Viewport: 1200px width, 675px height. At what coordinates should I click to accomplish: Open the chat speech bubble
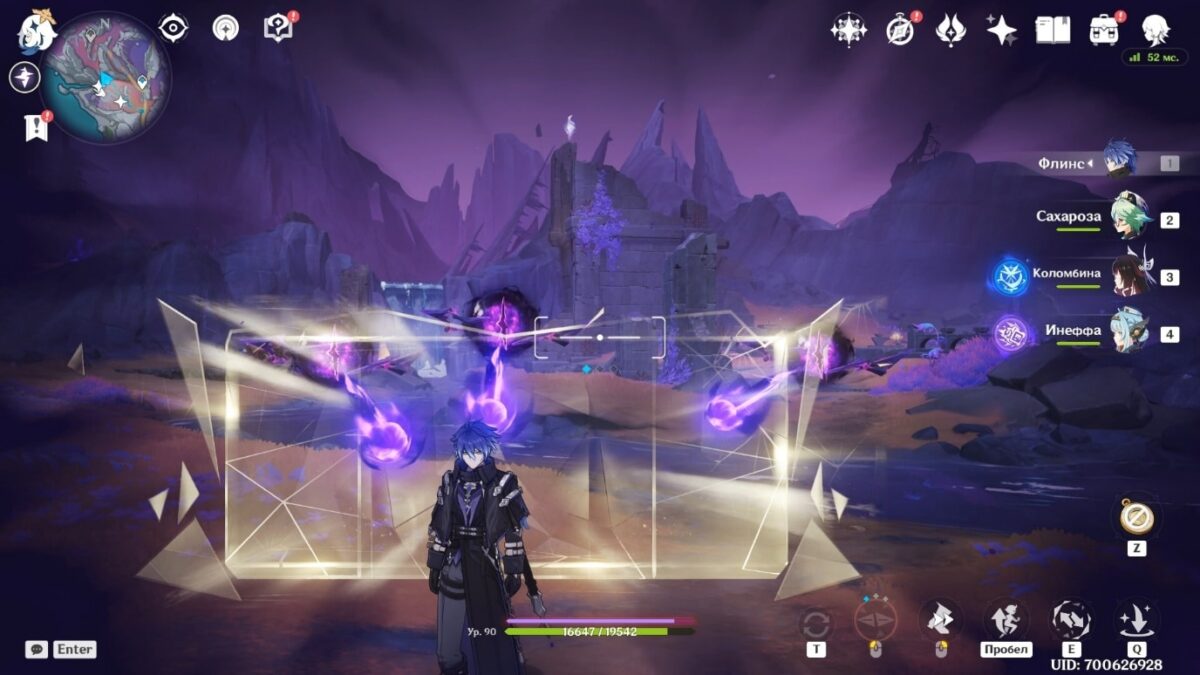pos(36,649)
